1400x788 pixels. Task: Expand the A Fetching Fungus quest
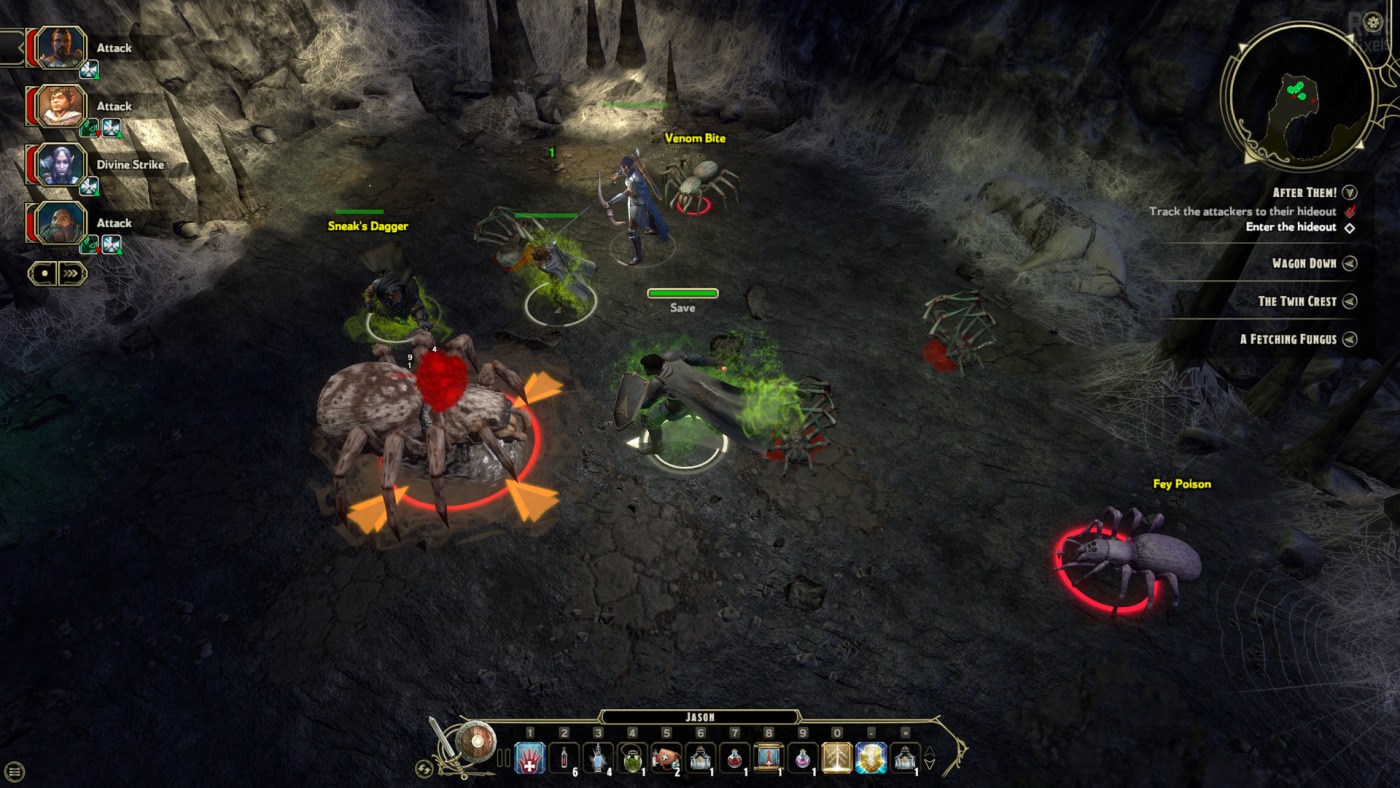[x=1350, y=339]
